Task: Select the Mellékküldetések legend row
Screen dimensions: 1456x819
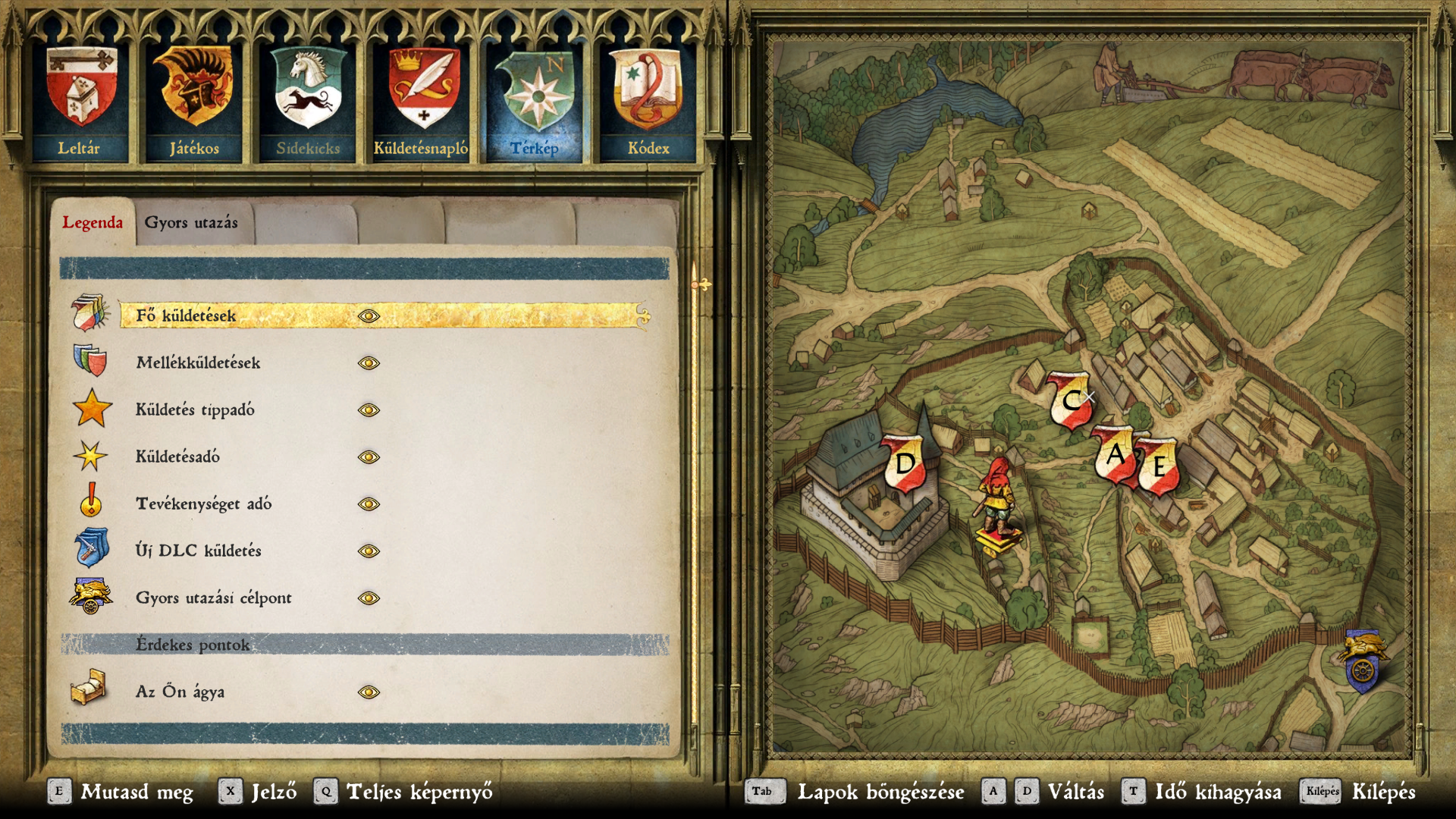Action: click(199, 363)
